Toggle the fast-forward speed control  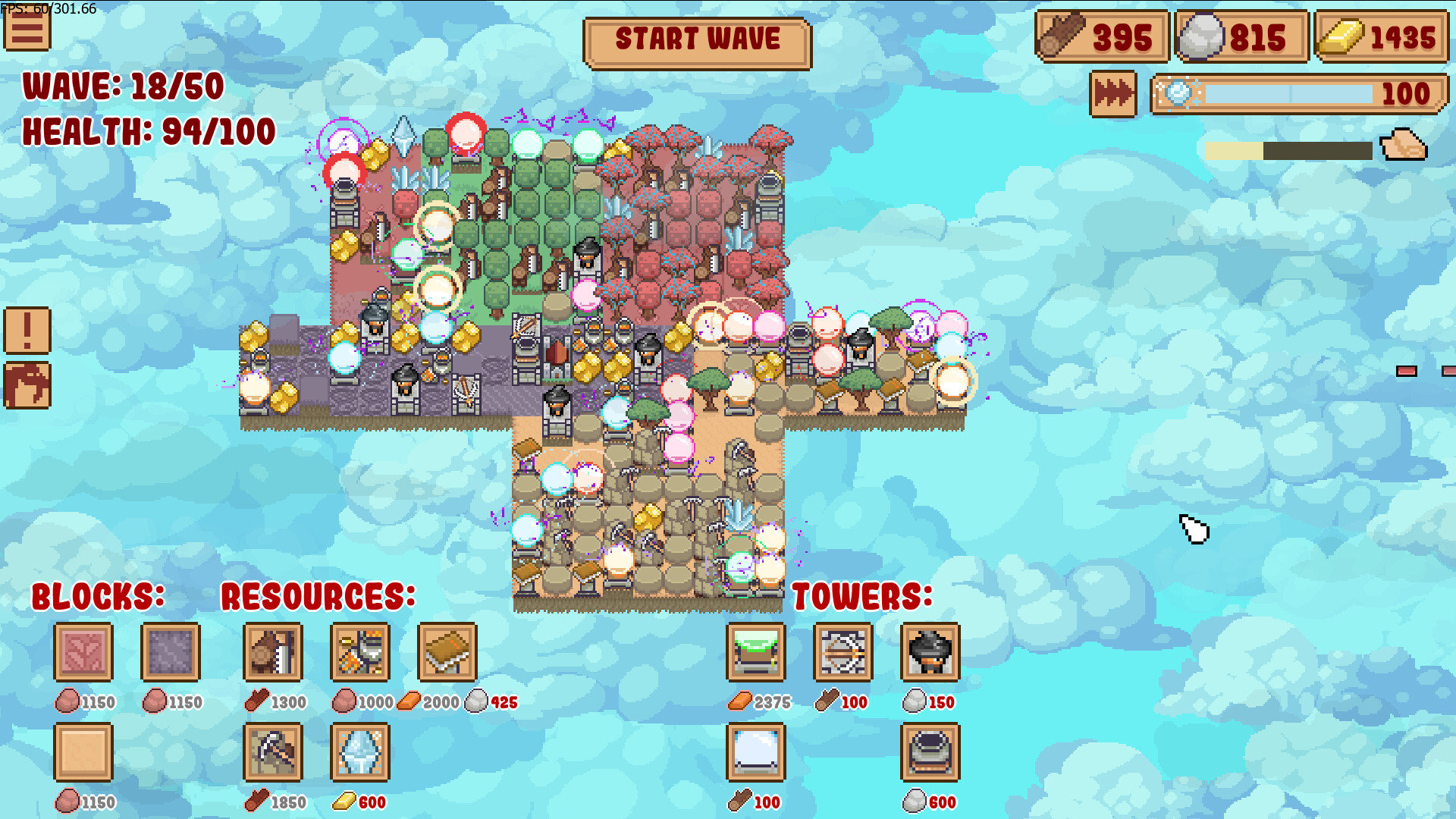coord(1112,94)
